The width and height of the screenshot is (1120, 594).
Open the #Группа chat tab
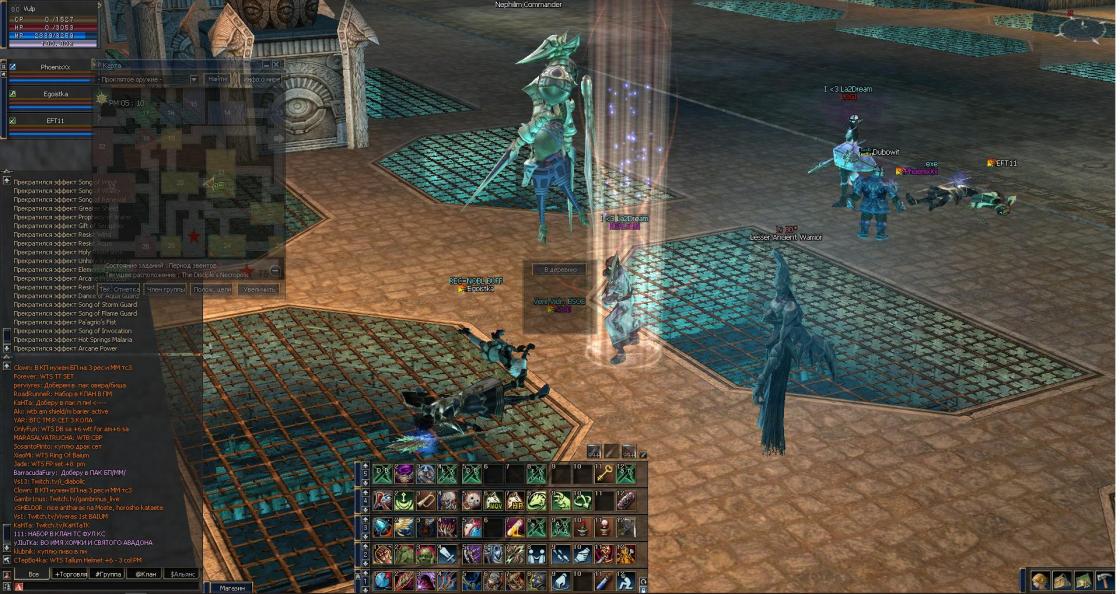point(109,575)
